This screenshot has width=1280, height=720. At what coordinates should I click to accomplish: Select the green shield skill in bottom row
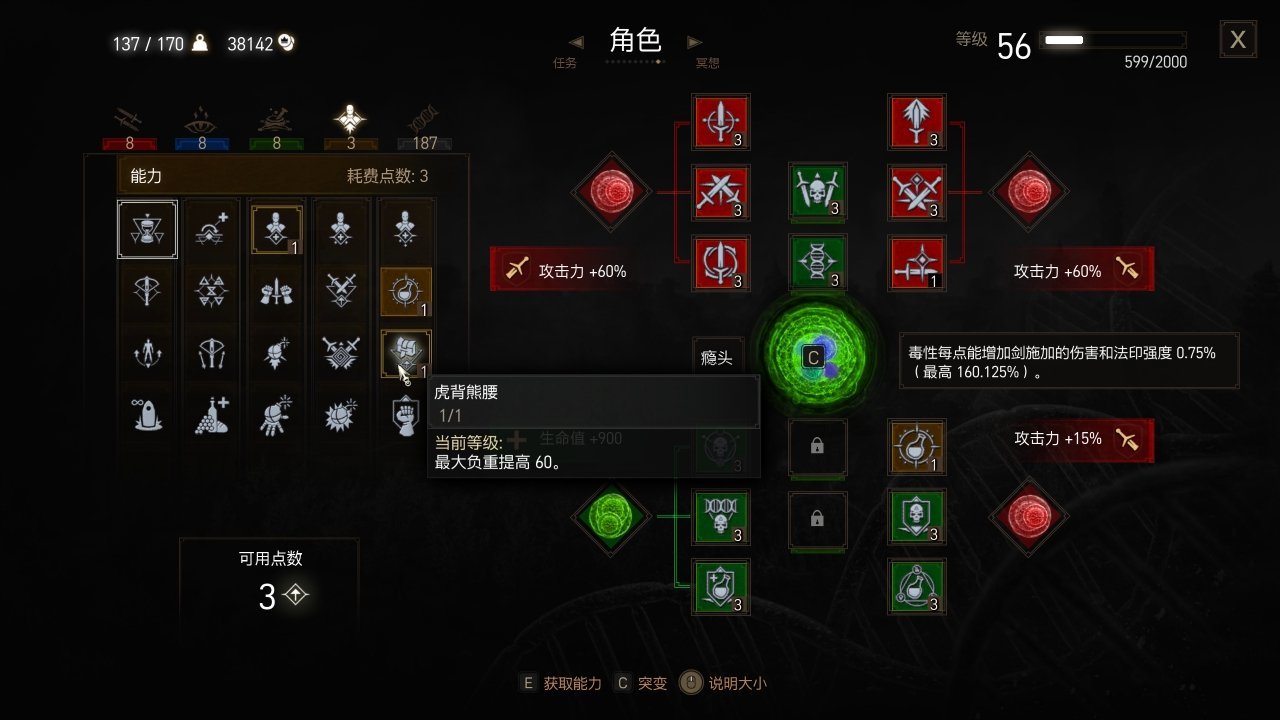tap(721, 587)
